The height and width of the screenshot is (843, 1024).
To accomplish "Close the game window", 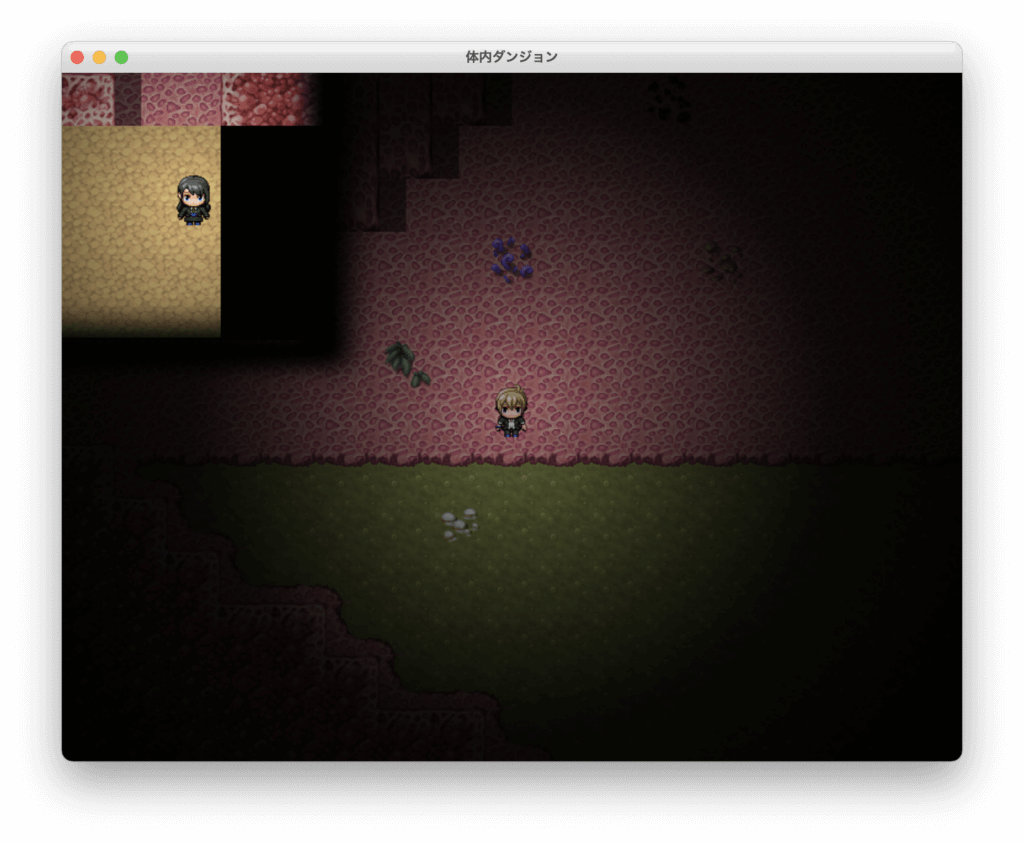I will tap(77, 57).
